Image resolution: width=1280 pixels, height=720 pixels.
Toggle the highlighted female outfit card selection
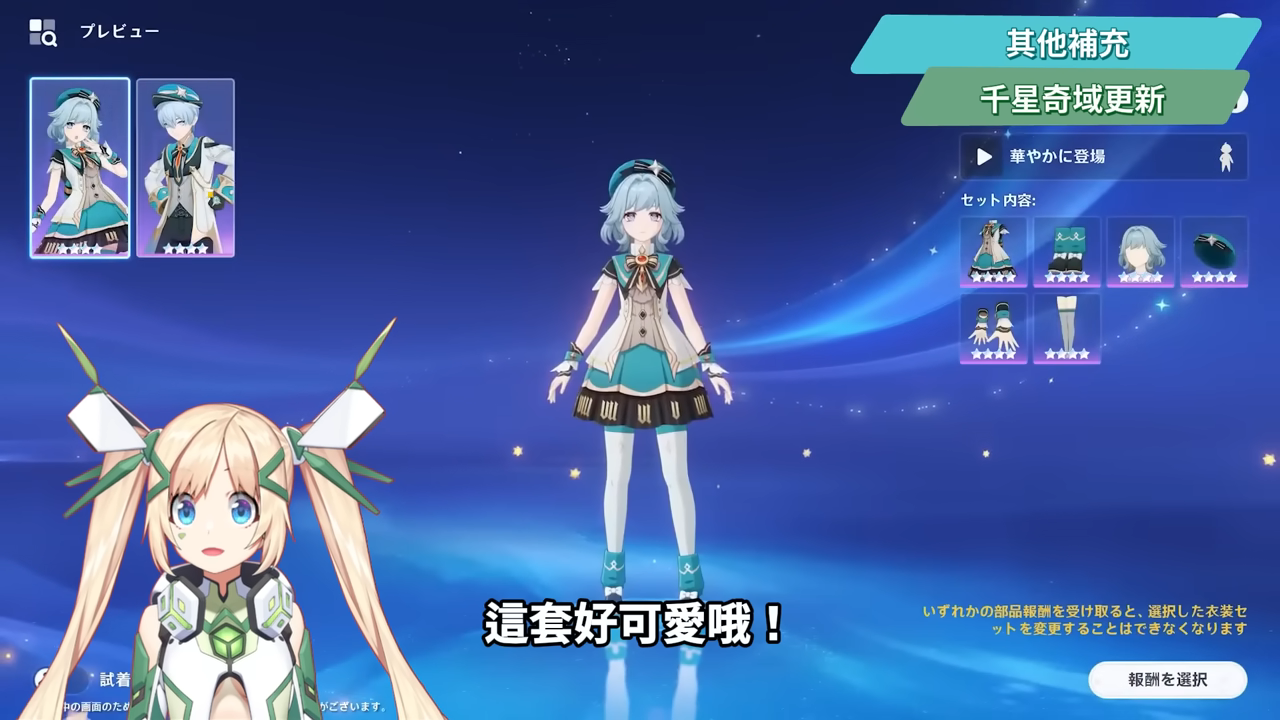pos(78,166)
